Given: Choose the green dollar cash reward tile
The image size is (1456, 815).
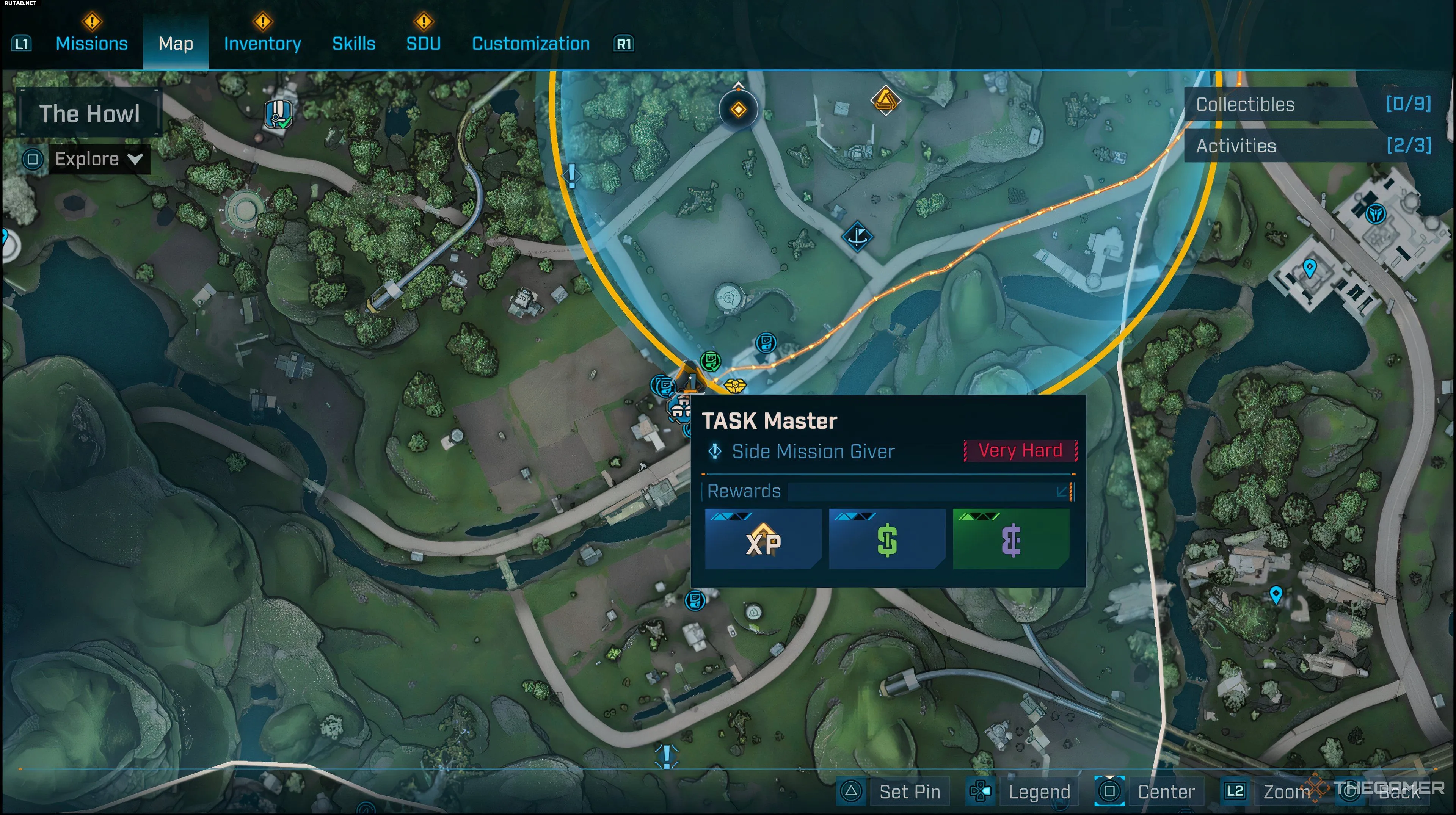Looking at the screenshot, I should click(887, 539).
